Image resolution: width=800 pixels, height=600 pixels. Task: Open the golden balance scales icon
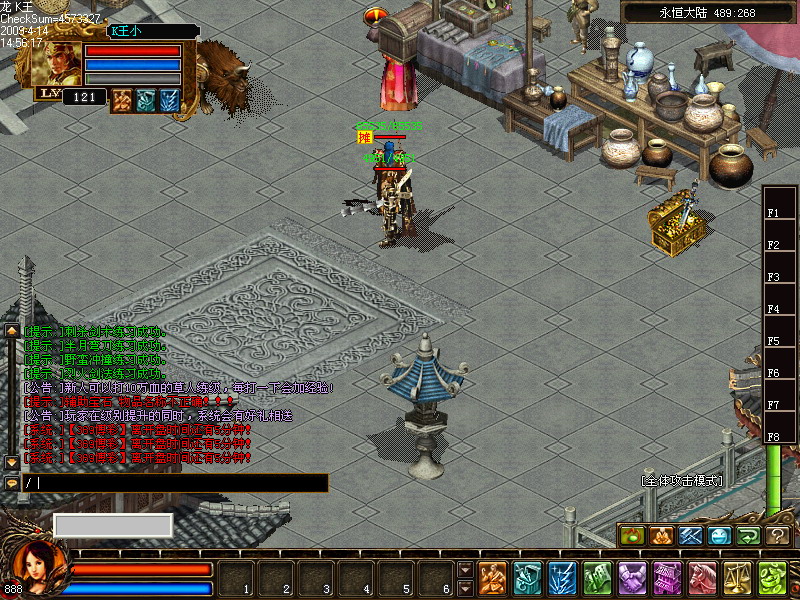737,579
